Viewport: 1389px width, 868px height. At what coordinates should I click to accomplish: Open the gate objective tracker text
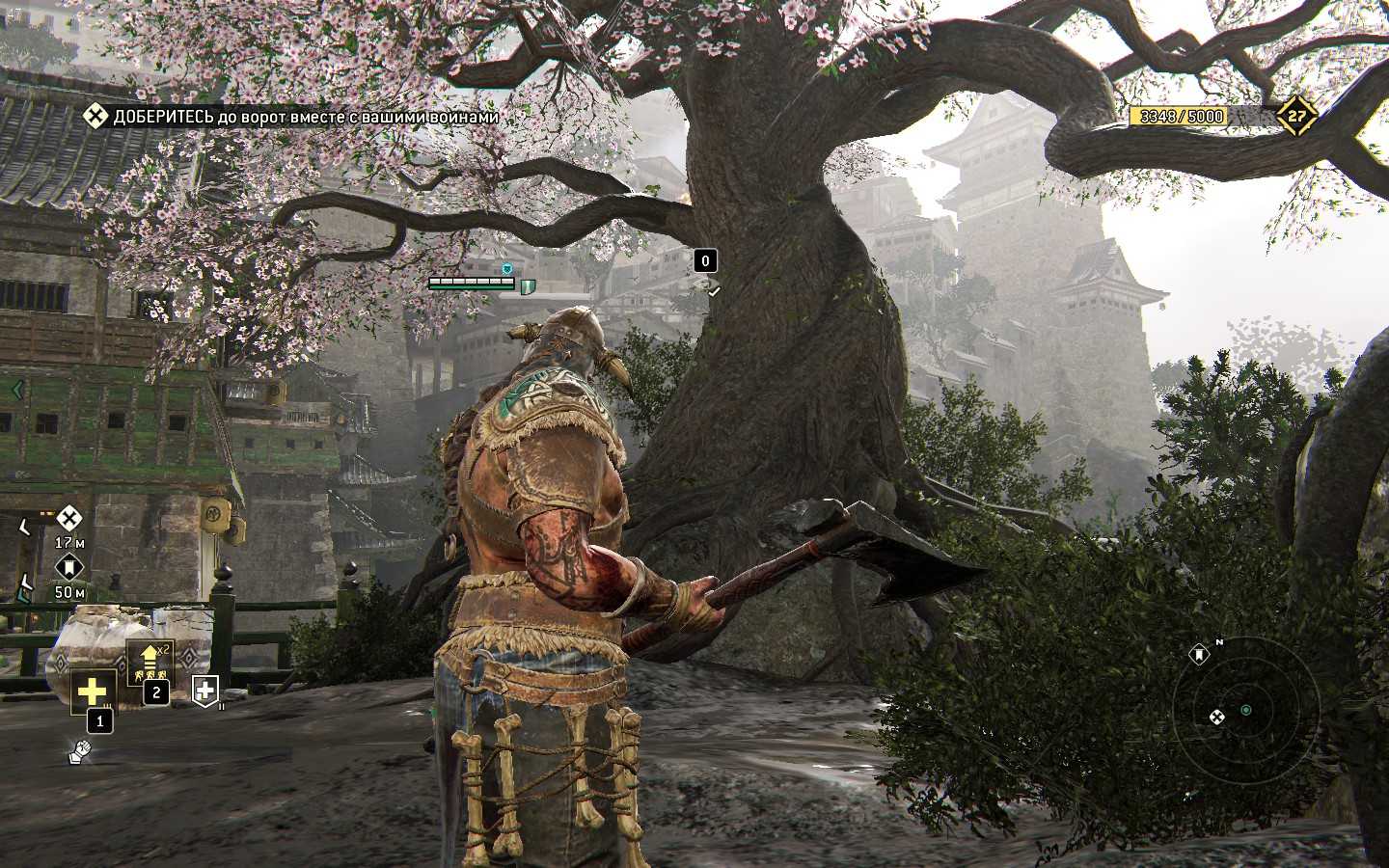coord(306,117)
